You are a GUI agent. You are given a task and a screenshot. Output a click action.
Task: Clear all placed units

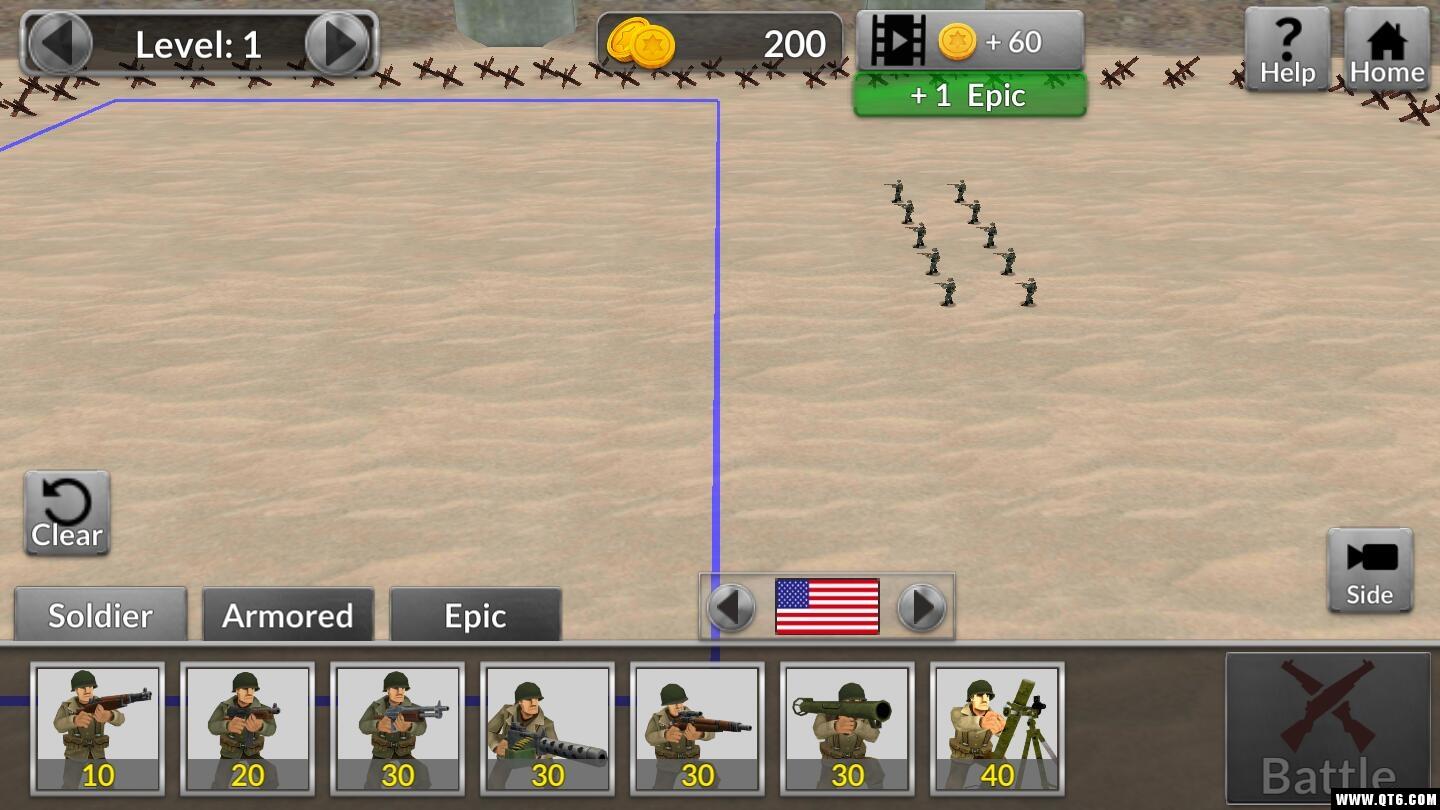point(66,513)
